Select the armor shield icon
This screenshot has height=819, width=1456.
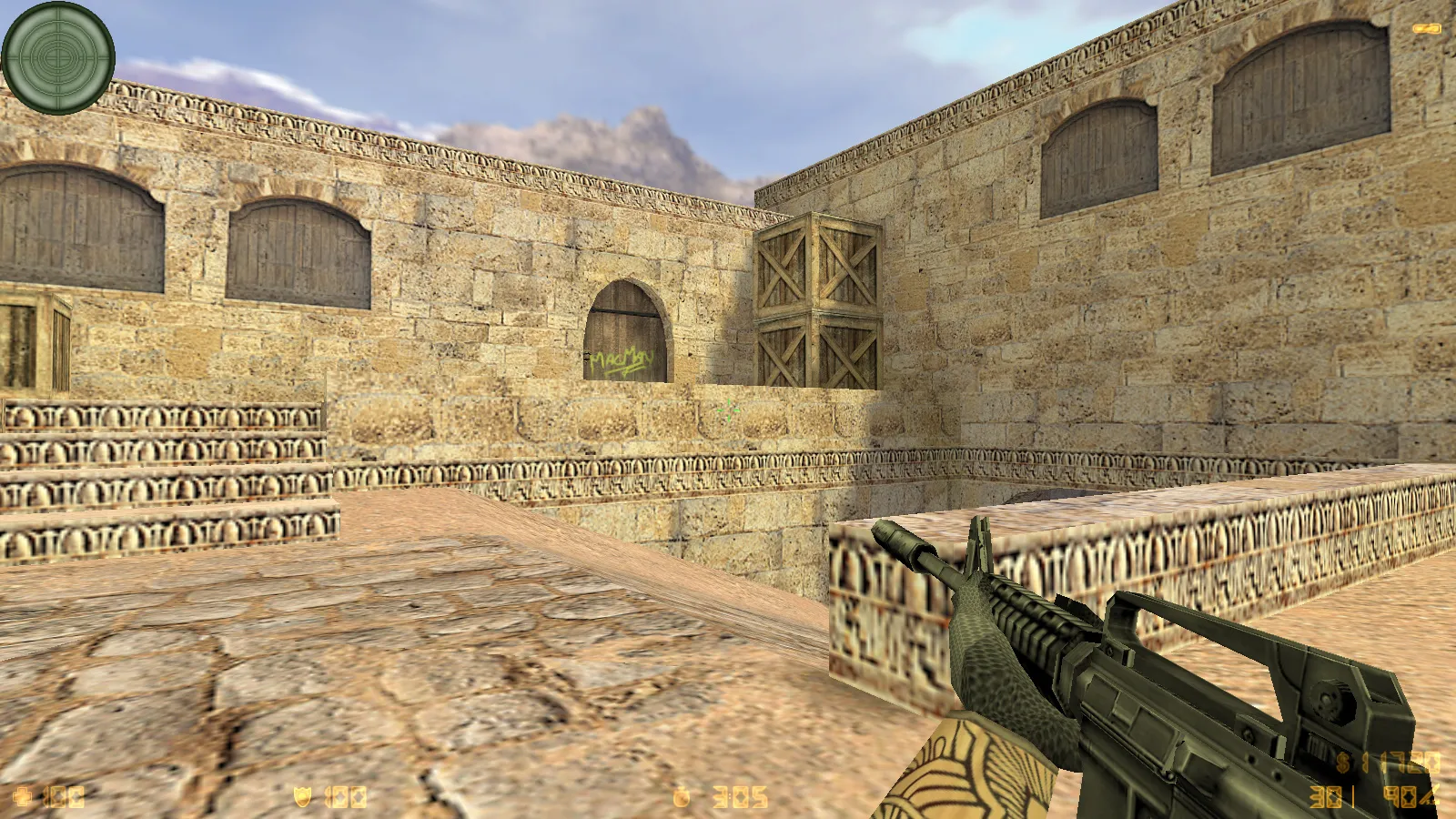click(x=300, y=794)
